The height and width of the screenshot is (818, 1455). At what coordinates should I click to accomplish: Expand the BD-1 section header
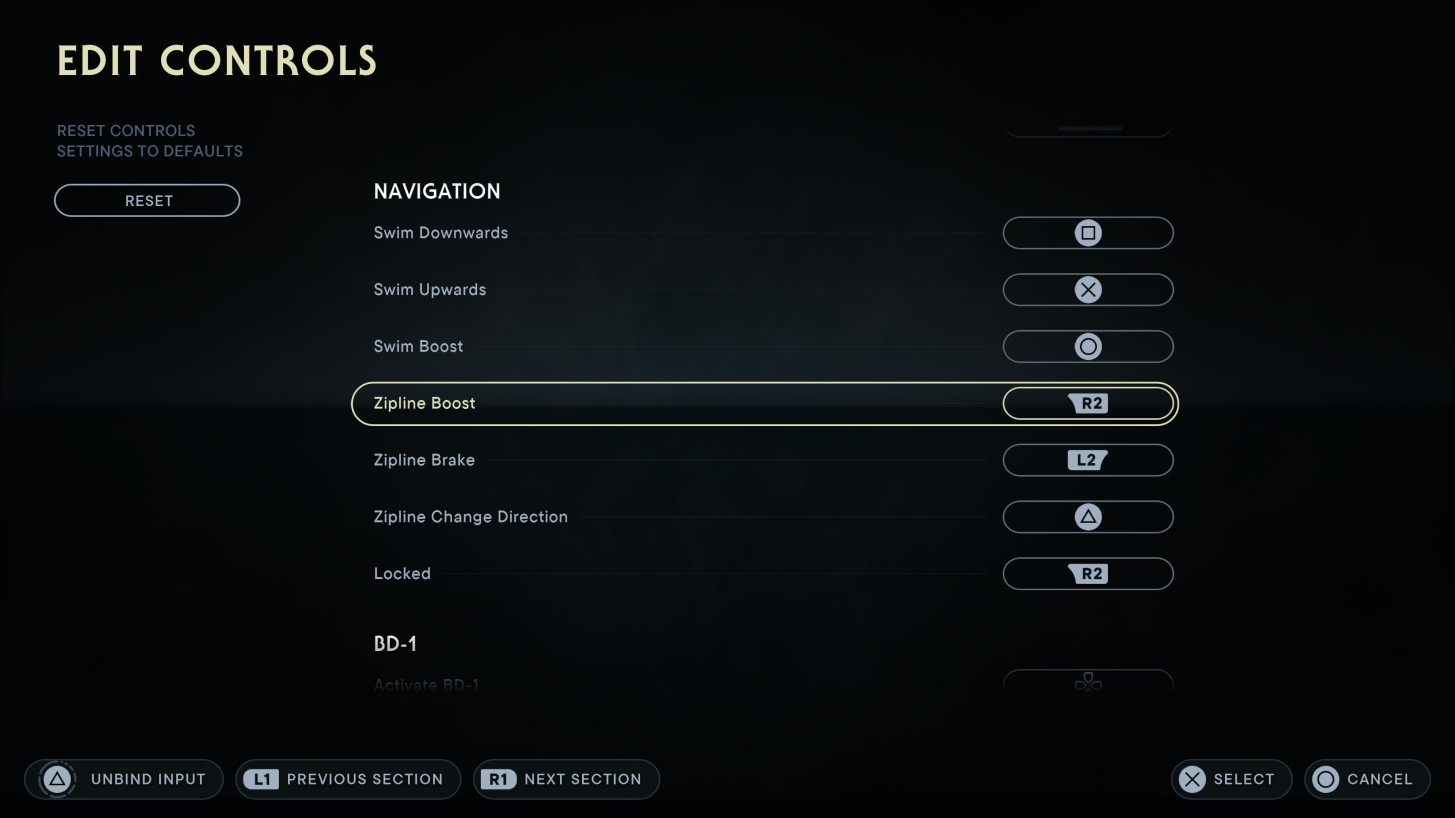(x=396, y=644)
